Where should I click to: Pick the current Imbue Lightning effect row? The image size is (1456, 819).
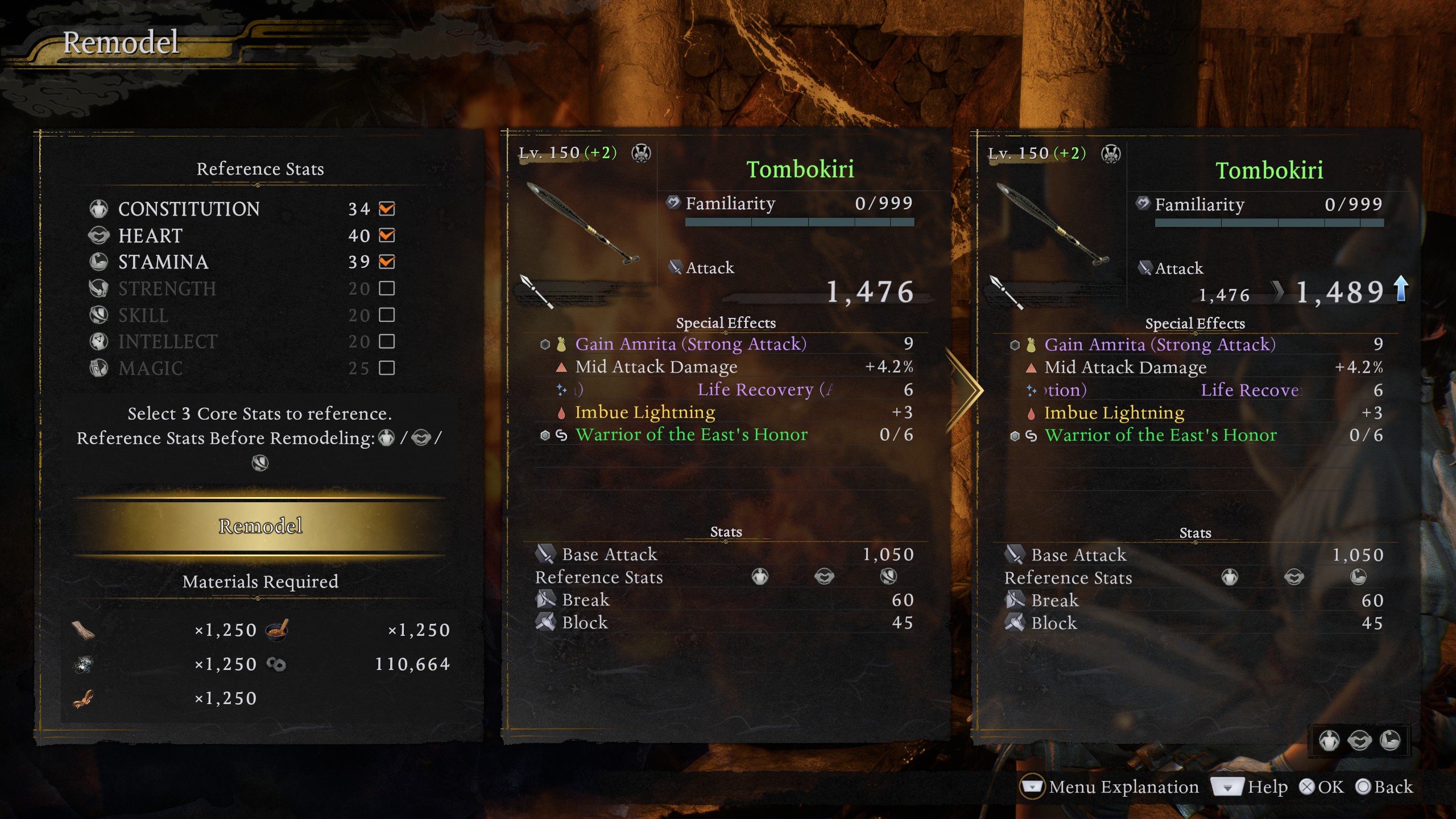(x=645, y=412)
